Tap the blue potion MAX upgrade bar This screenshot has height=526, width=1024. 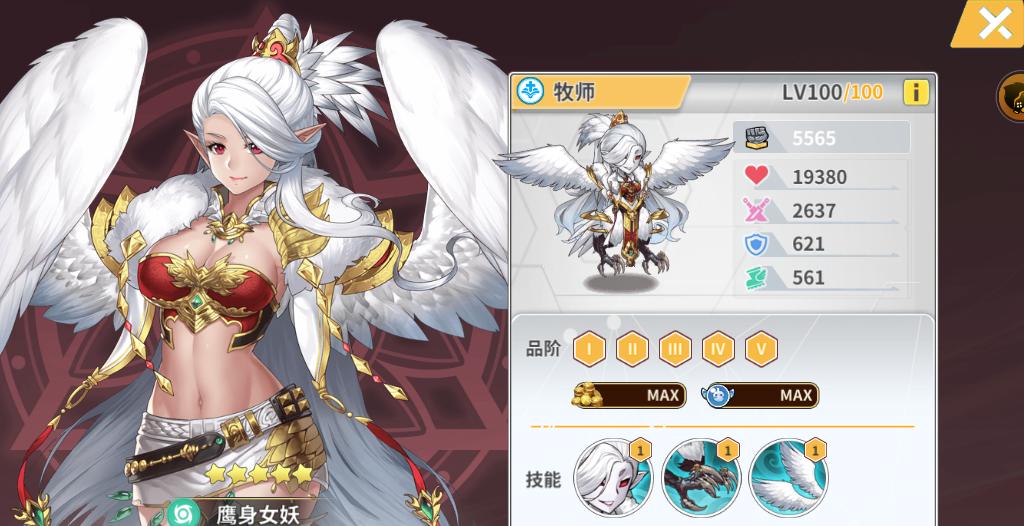point(760,395)
